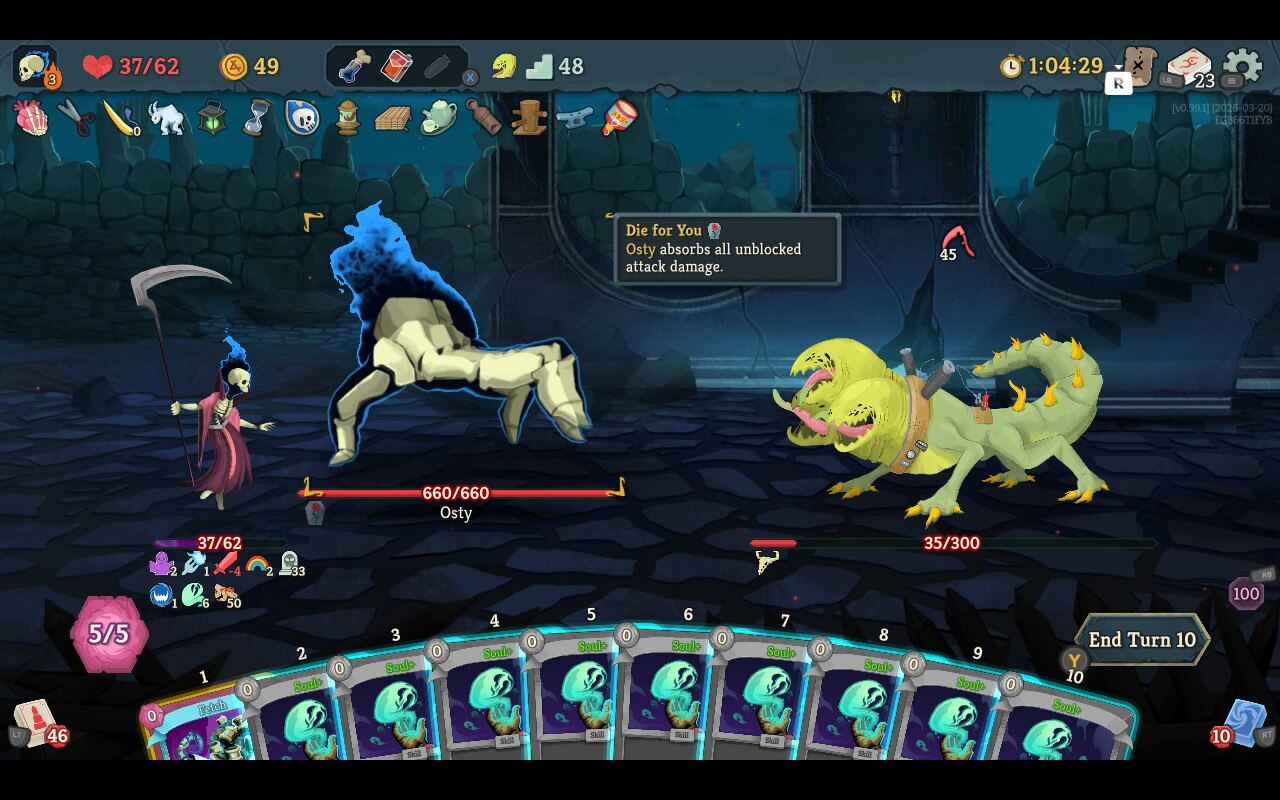Inspect the white goat statue relic
This screenshot has width=1280, height=800.
click(x=166, y=118)
